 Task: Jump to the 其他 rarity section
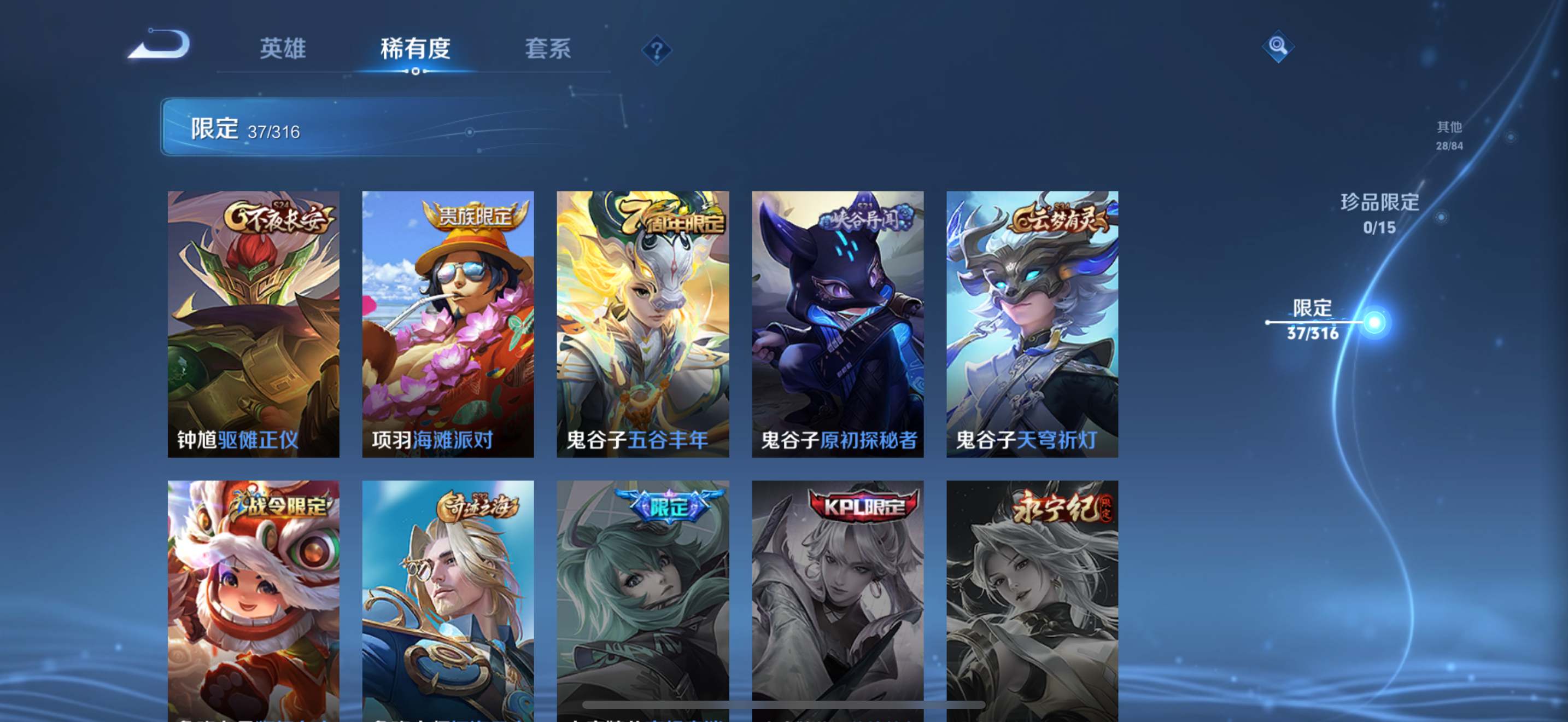tap(1449, 135)
